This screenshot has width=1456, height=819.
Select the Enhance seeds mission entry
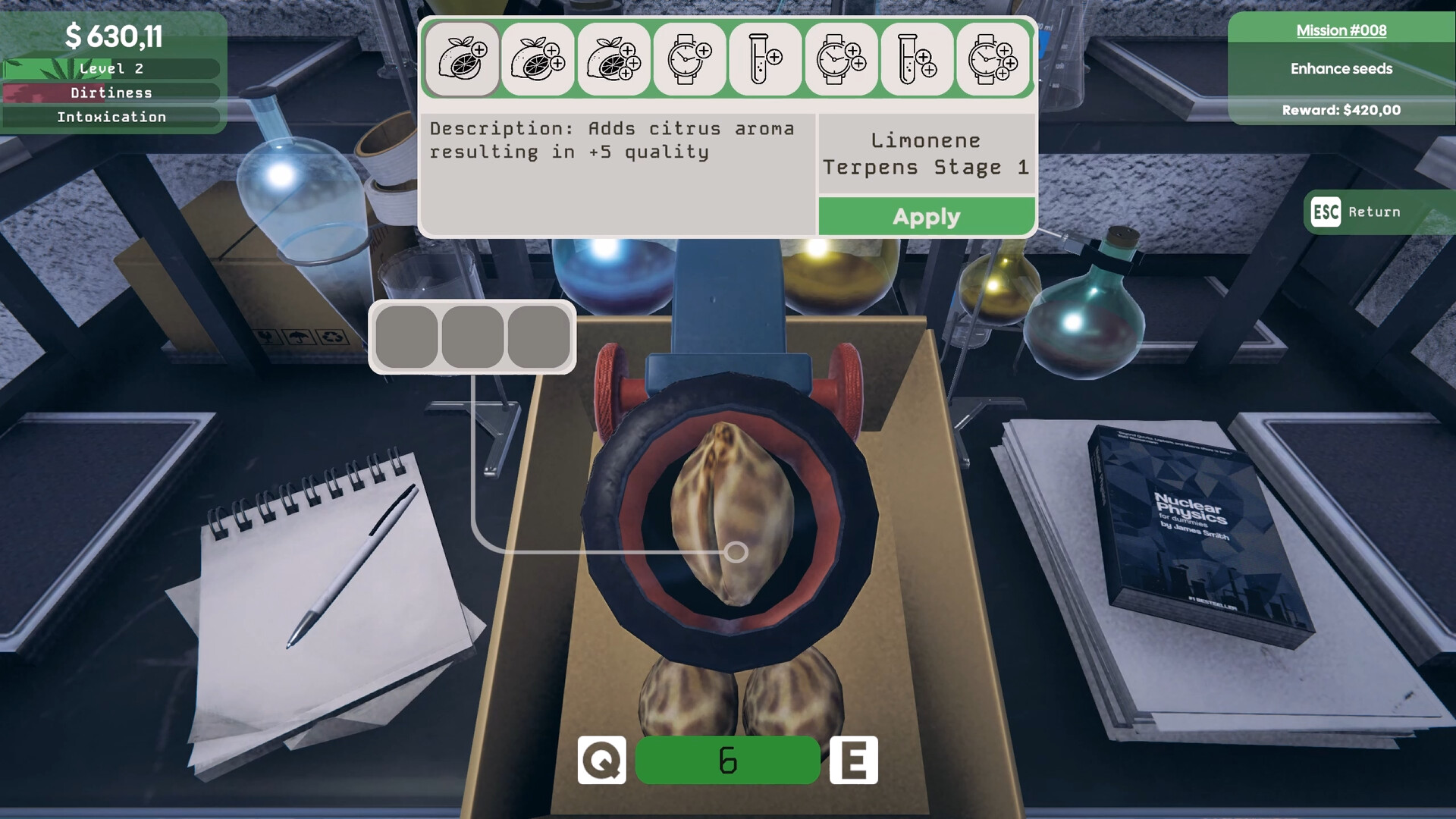[x=1340, y=68]
